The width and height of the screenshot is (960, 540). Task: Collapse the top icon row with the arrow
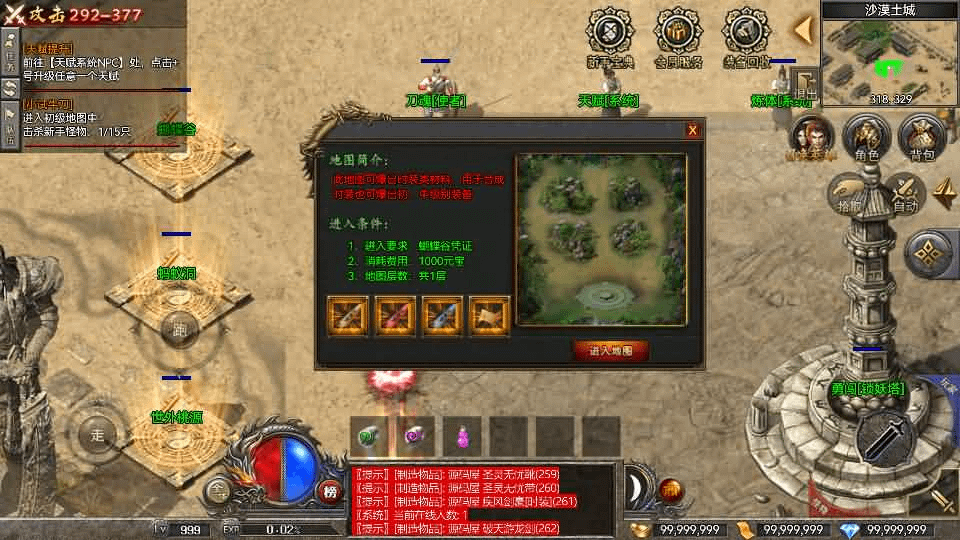802,30
